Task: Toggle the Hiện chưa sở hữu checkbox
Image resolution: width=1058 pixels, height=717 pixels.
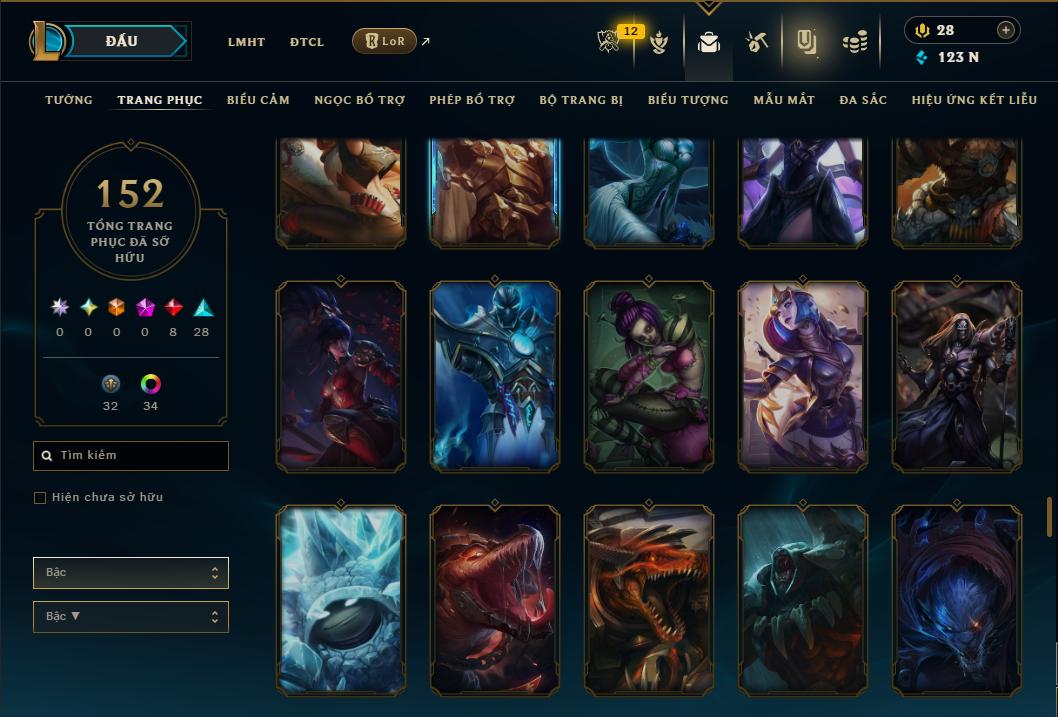Action: (x=40, y=498)
